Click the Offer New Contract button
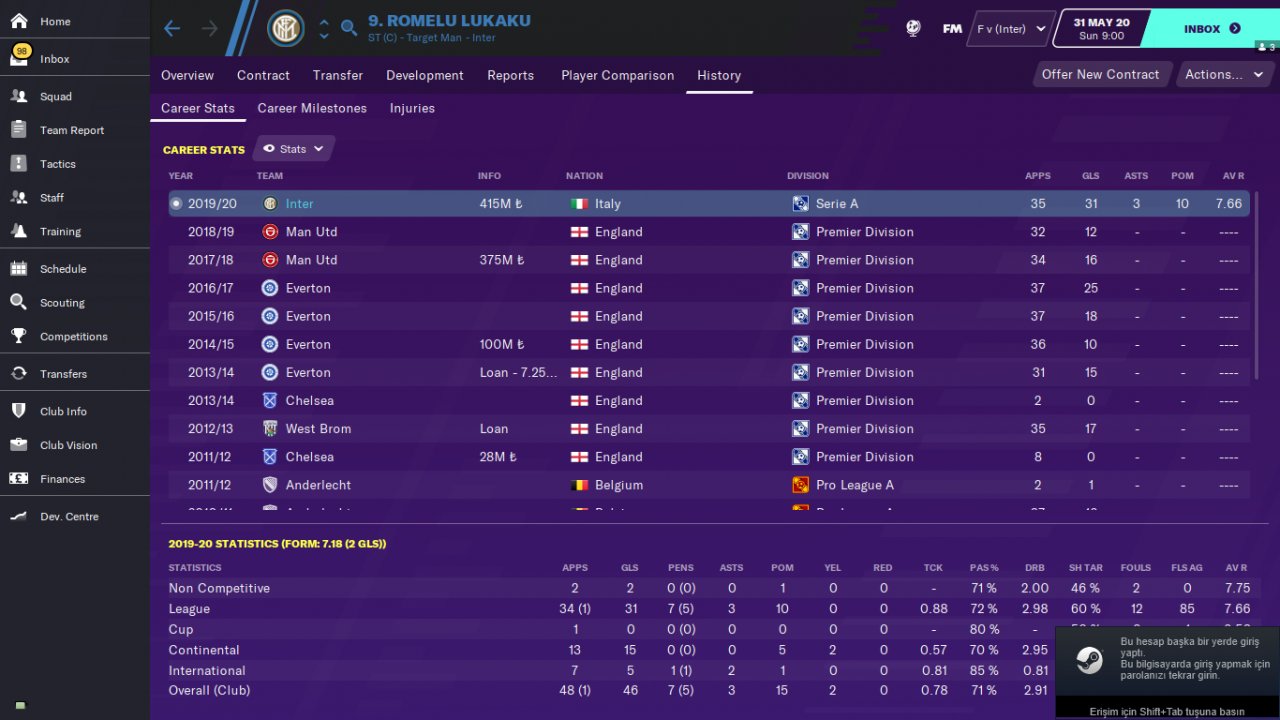1280x720 pixels. 1100,74
